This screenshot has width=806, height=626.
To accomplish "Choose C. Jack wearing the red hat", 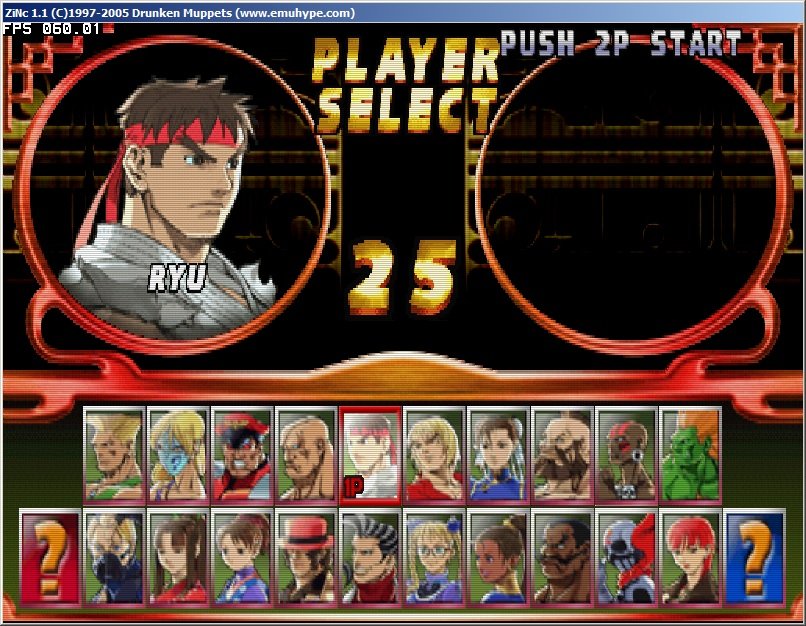I will tap(306, 557).
